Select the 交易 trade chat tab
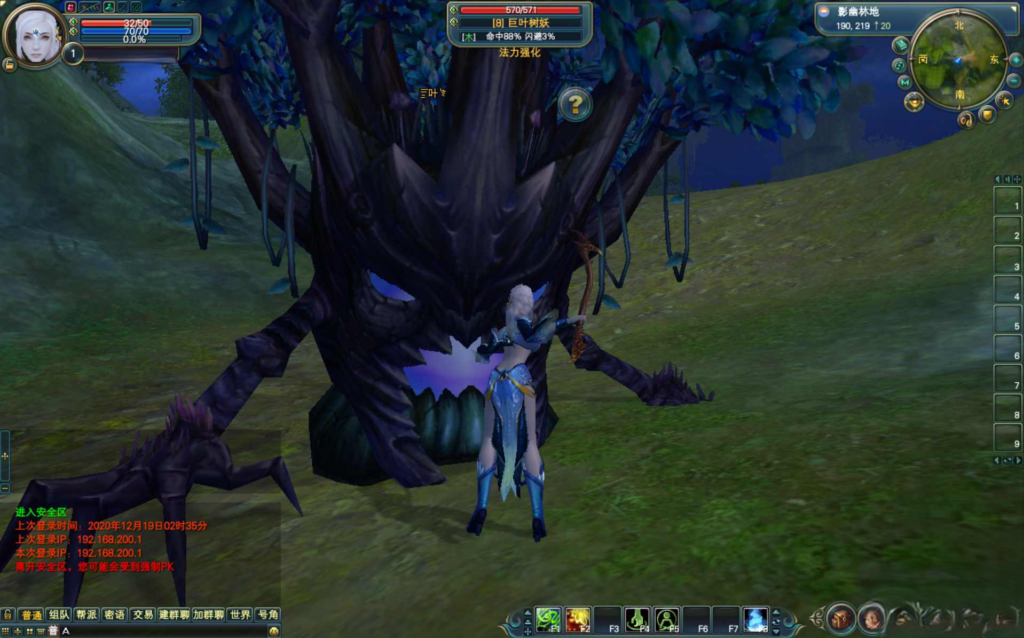This screenshot has width=1024, height=638. [143, 615]
